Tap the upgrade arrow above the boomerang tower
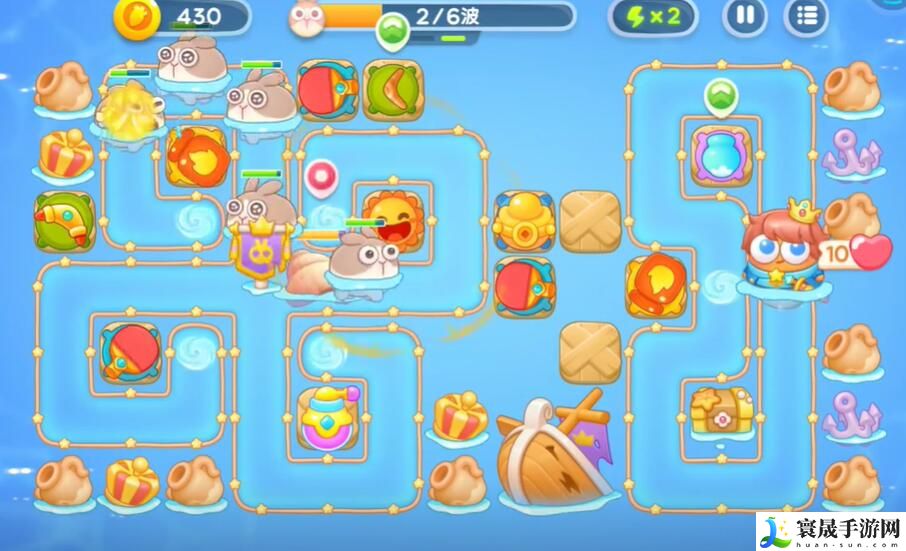The width and height of the screenshot is (906, 551). tap(392, 32)
